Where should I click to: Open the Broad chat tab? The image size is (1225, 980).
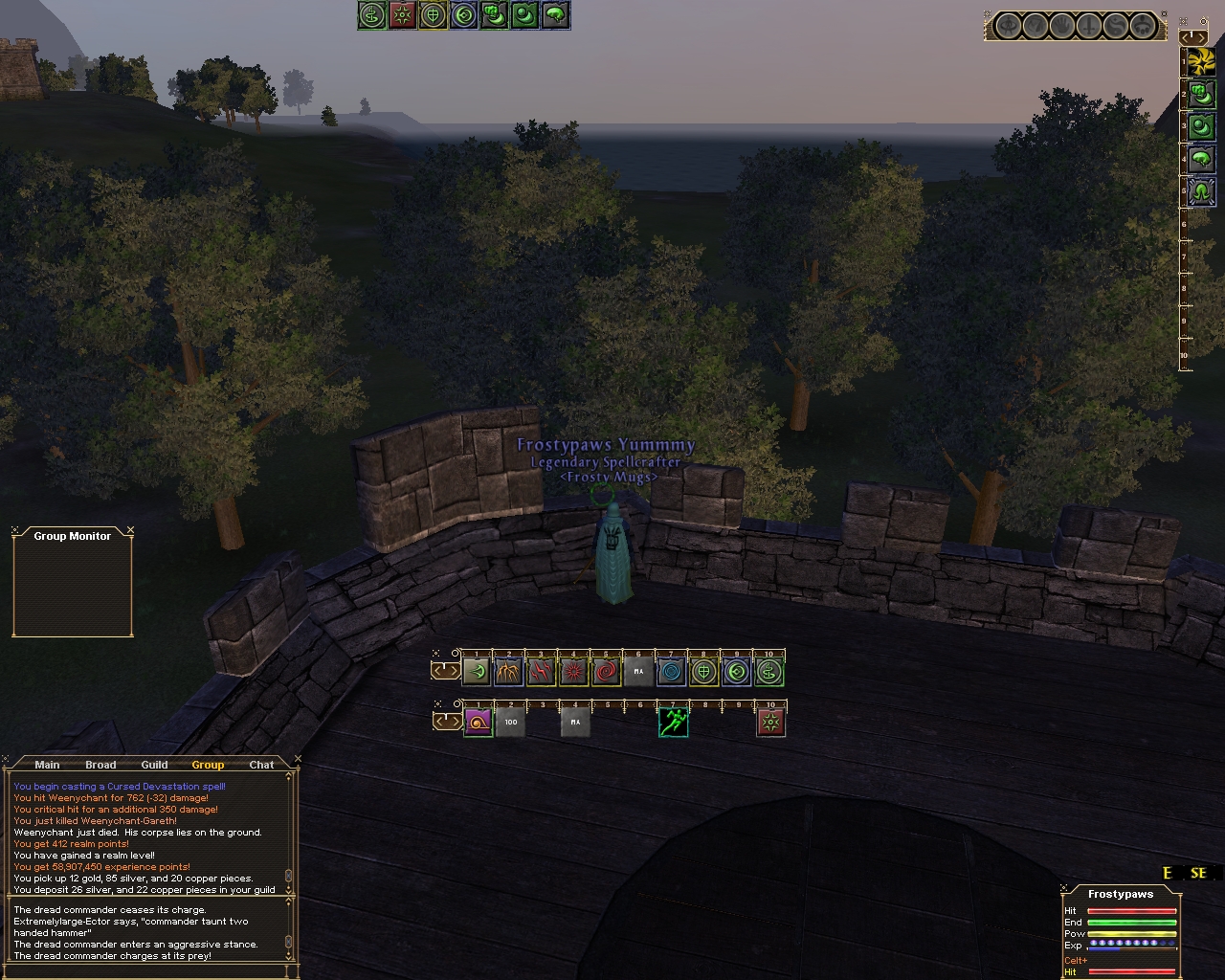[x=100, y=765]
